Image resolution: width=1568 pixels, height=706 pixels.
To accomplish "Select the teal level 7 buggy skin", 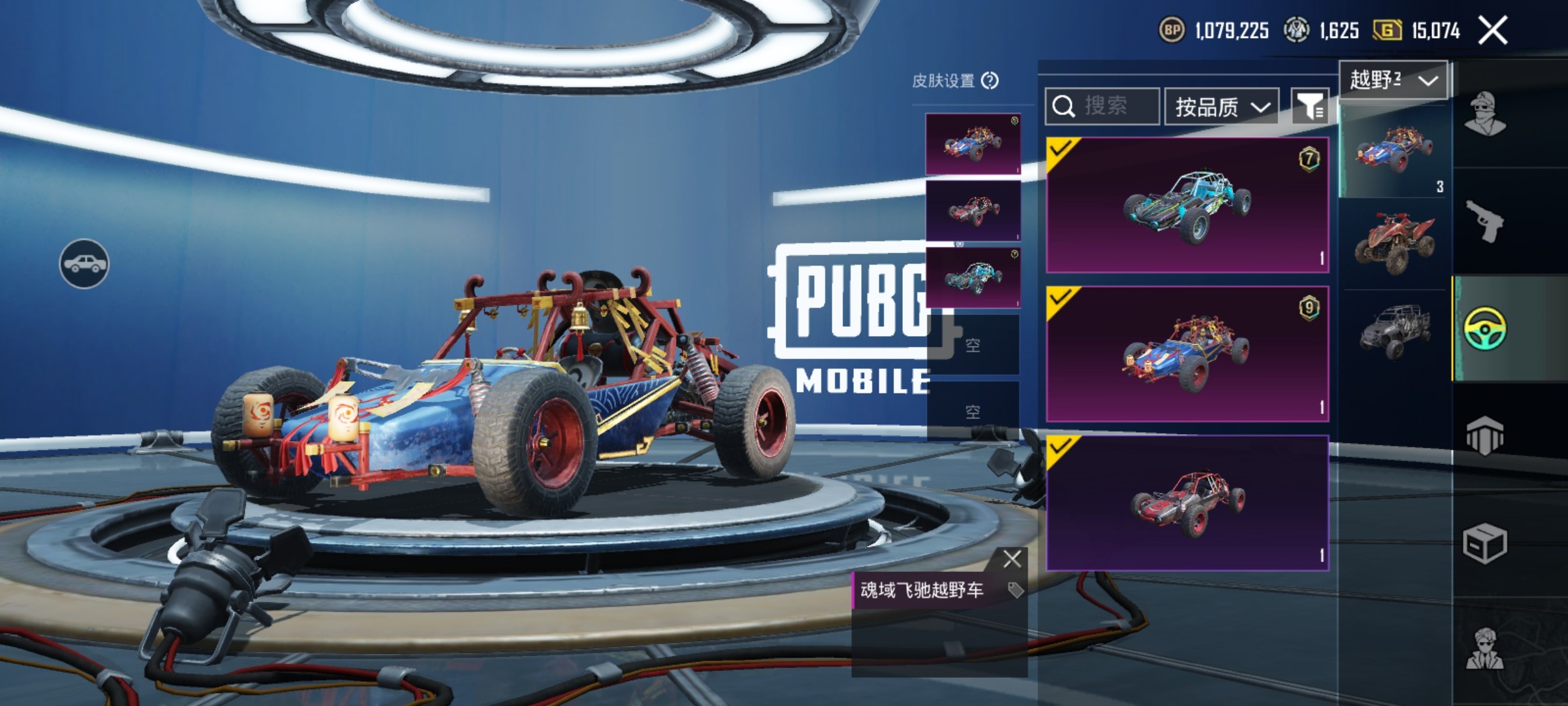I will 1187,205.
